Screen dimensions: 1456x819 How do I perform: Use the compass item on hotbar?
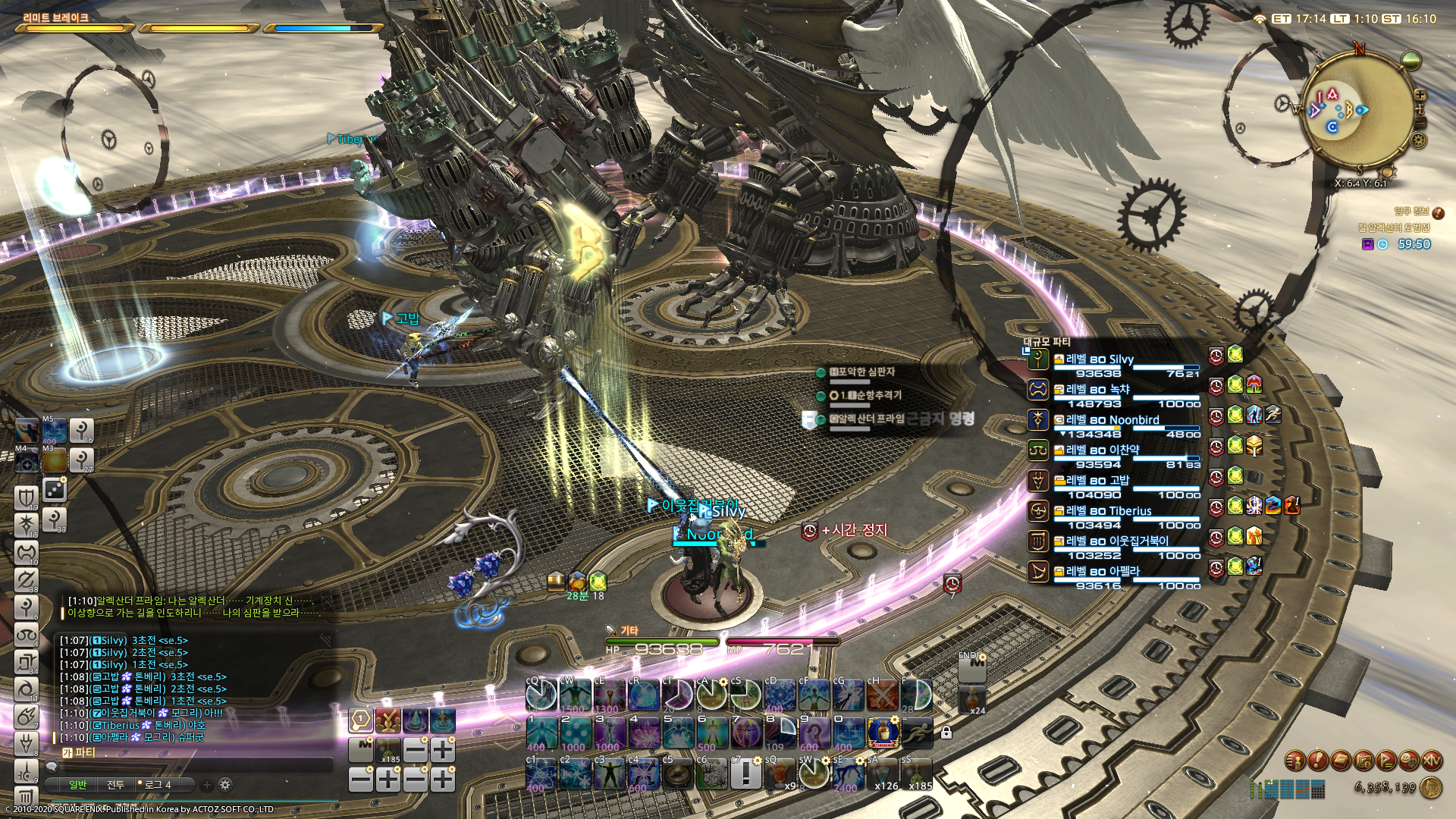[x=678, y=774]
